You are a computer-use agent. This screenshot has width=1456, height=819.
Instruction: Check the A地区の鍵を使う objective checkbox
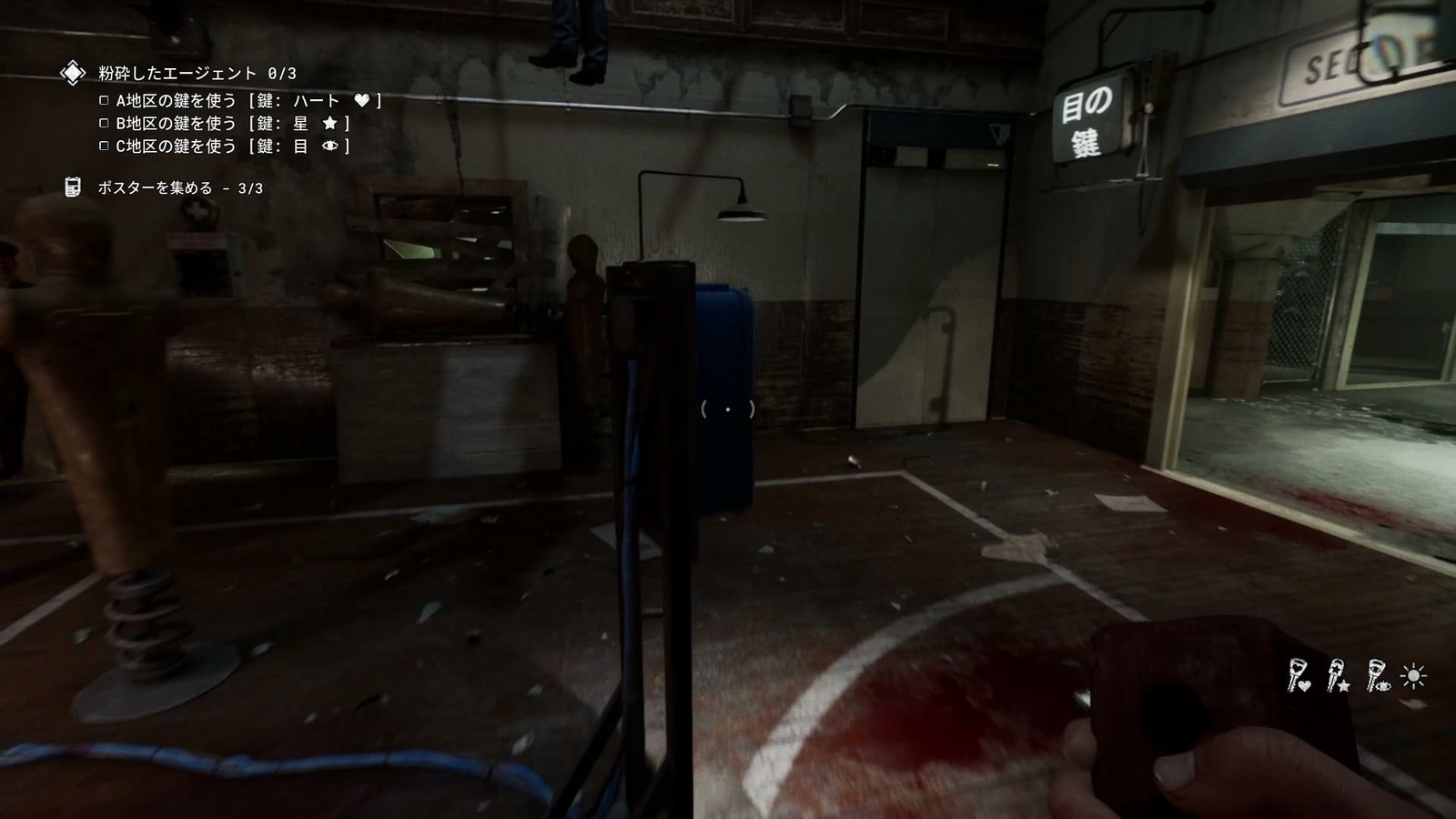[104, 100]
